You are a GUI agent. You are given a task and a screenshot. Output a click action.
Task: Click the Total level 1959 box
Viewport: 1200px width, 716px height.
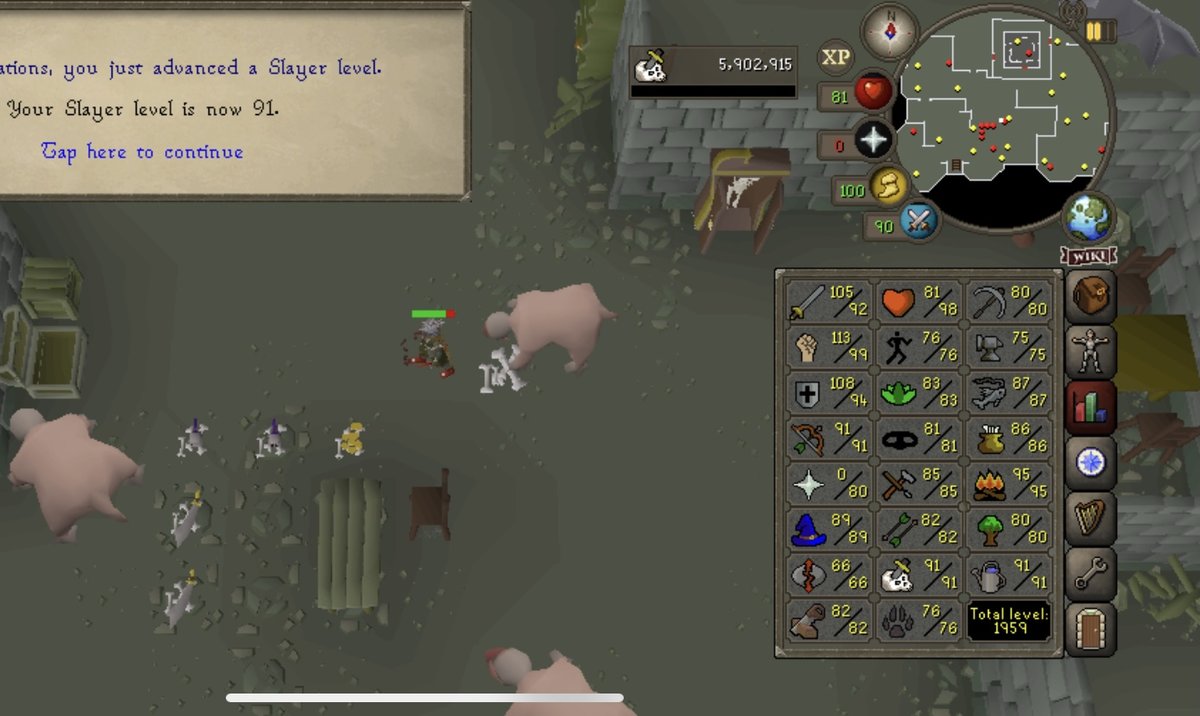[1008, 620]
